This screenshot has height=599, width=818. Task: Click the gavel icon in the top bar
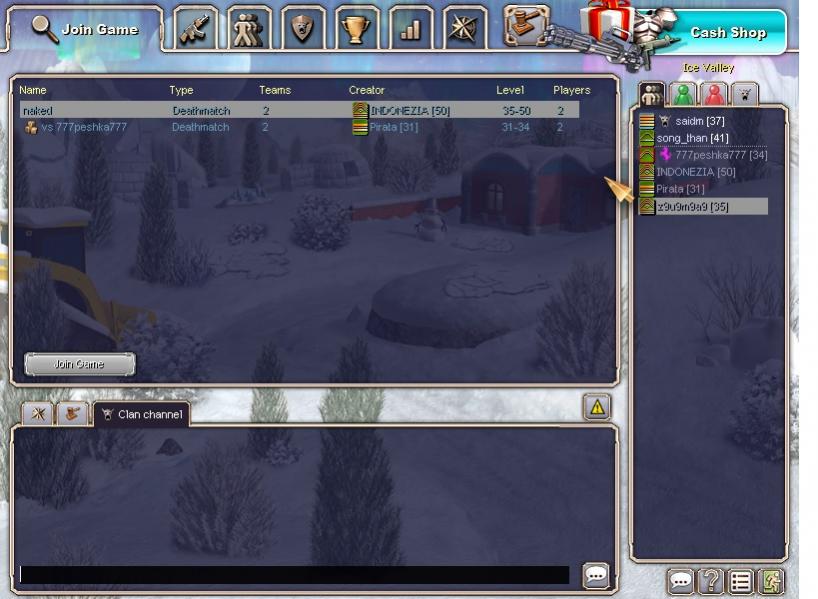click(525, 26)
